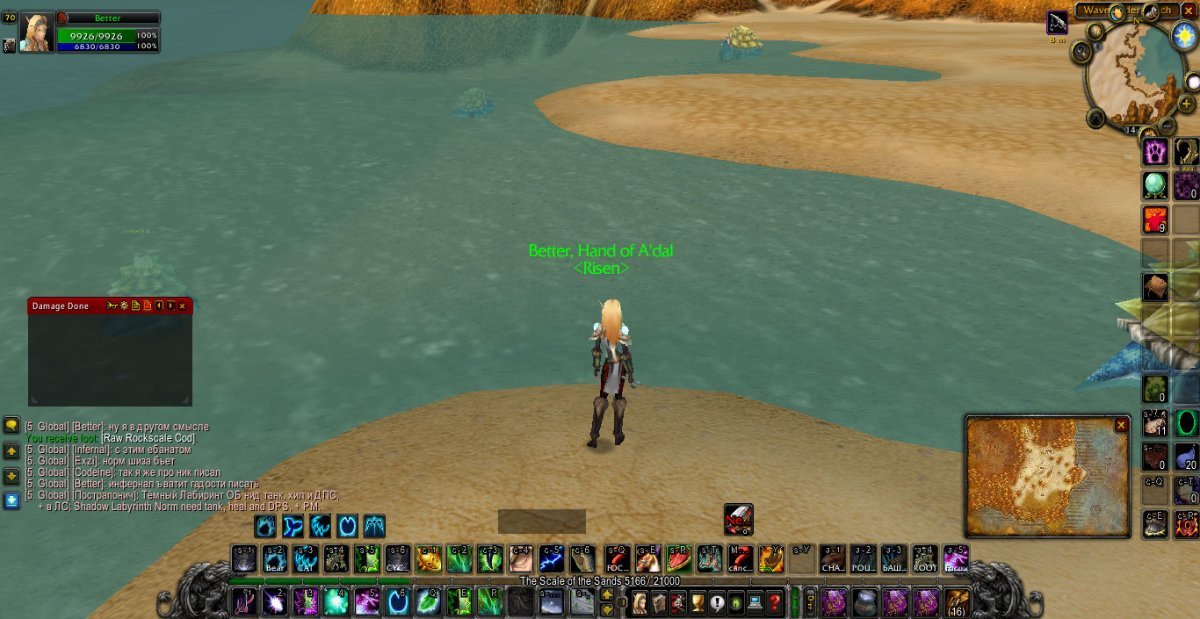Screen dimensions: 1200x619
Task: Activate the Bear form action button
Action: 275,560
